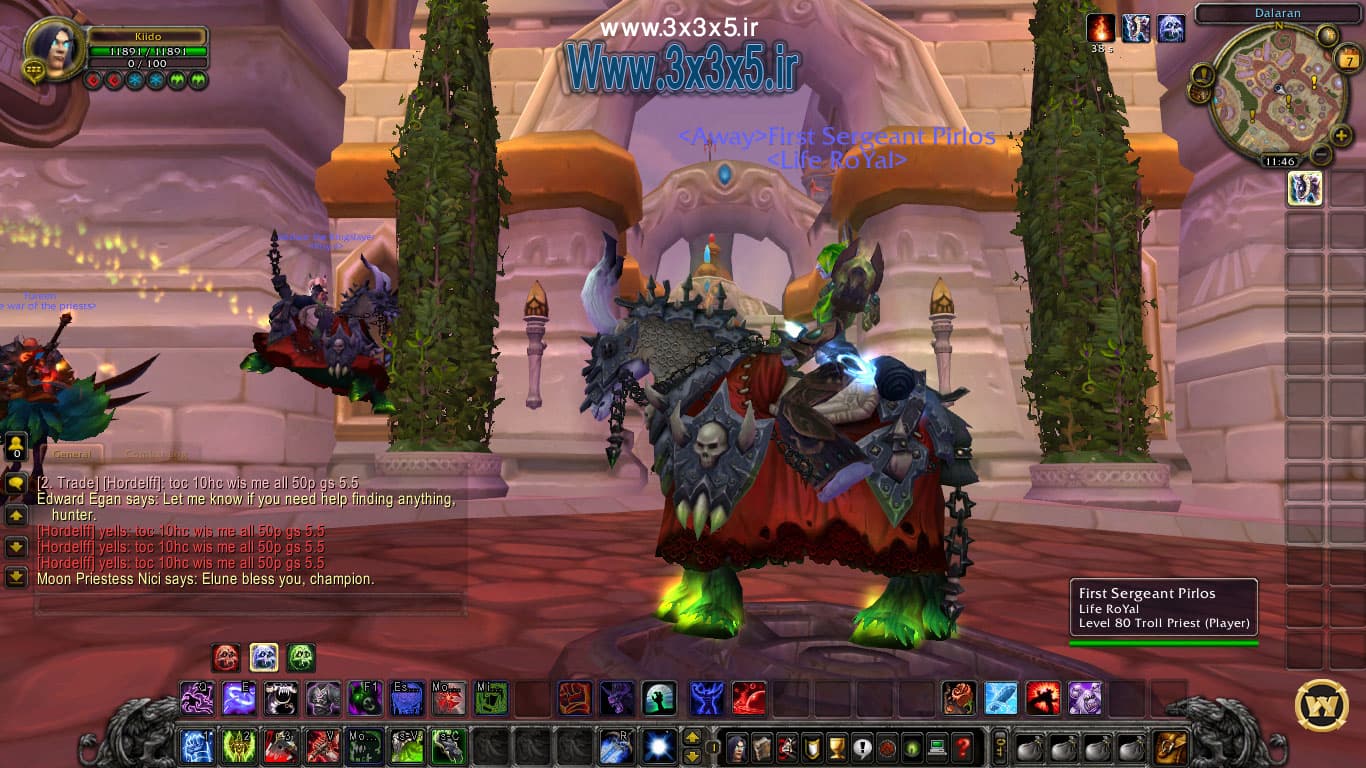Click the fiery buff icon at top right
The width and height of the screenshot is (1366, 768).
(x=1100, y=28)
